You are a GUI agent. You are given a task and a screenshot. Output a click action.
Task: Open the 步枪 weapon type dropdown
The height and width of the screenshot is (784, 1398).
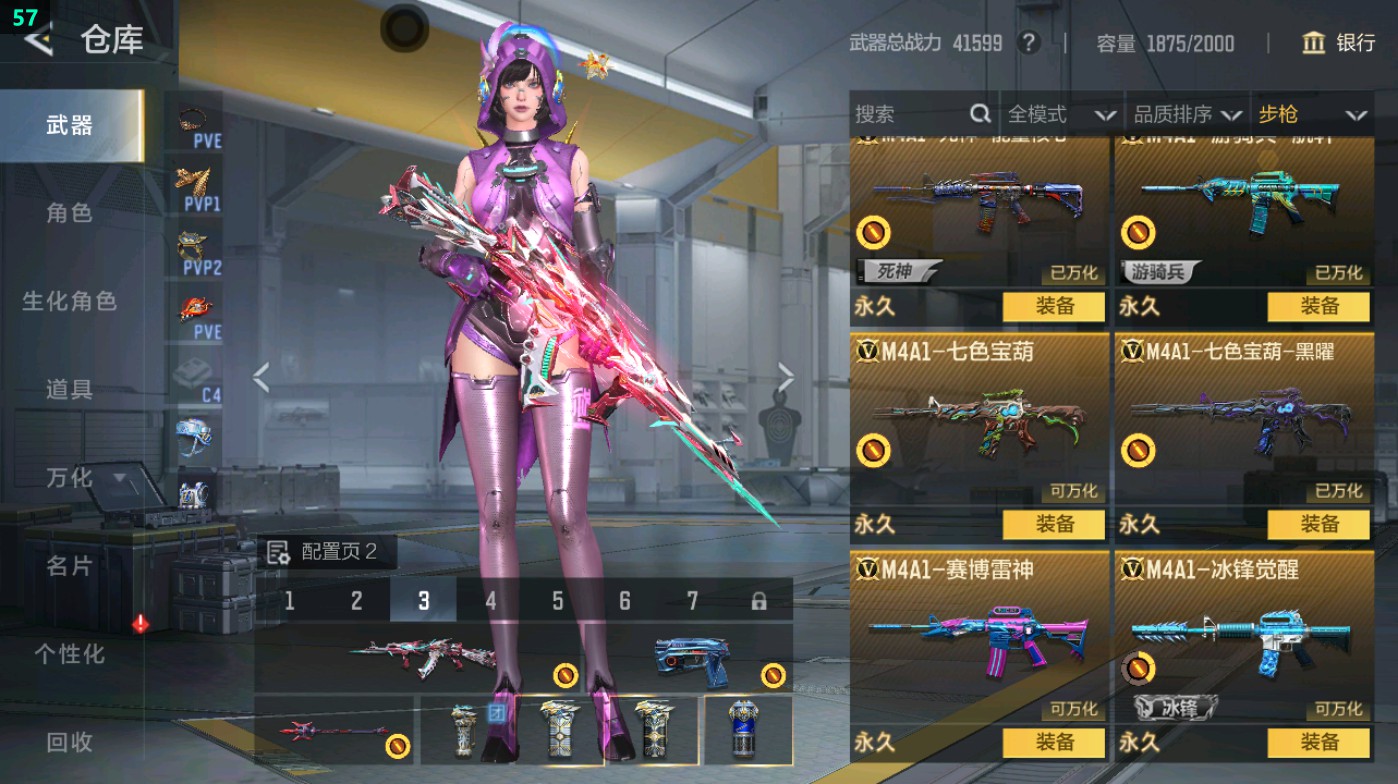(1311, 114)
